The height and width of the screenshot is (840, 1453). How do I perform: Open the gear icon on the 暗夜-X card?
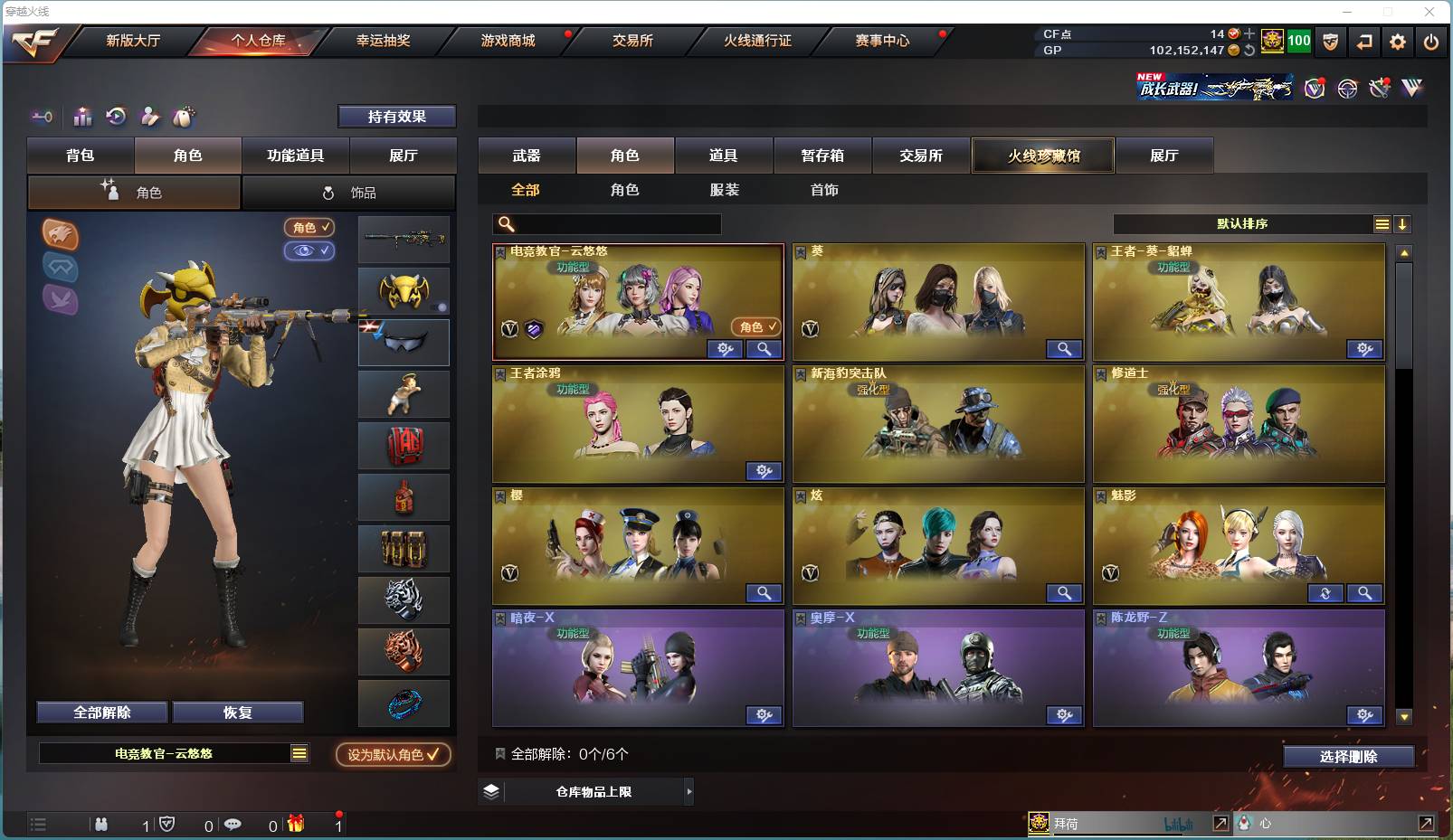pyautogui.click(x=764, y=714)
